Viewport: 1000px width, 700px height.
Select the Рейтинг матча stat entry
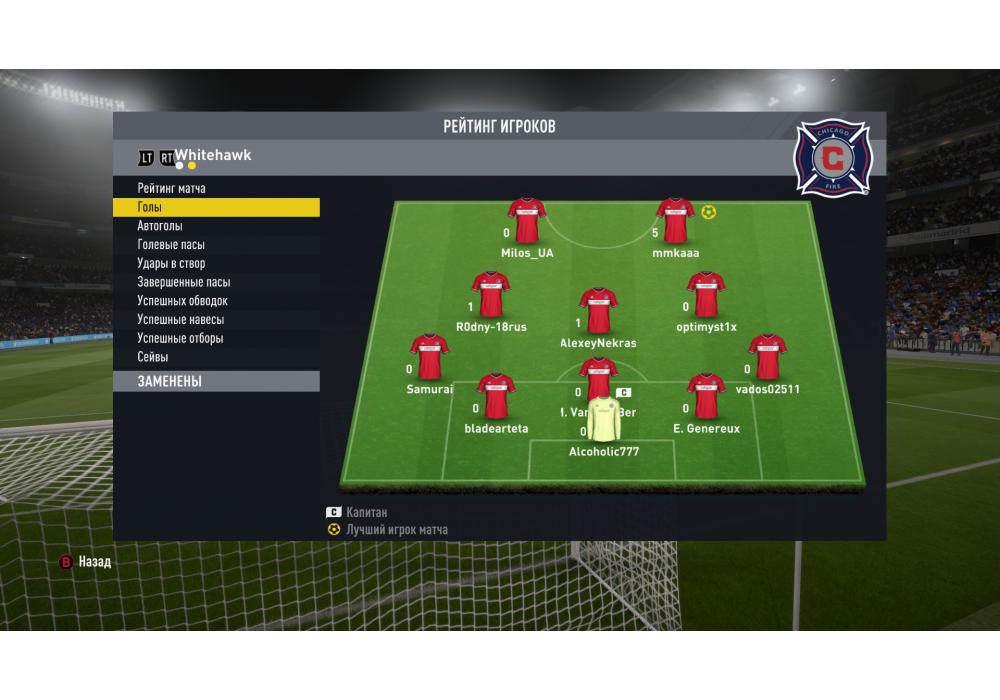[172, 188]
